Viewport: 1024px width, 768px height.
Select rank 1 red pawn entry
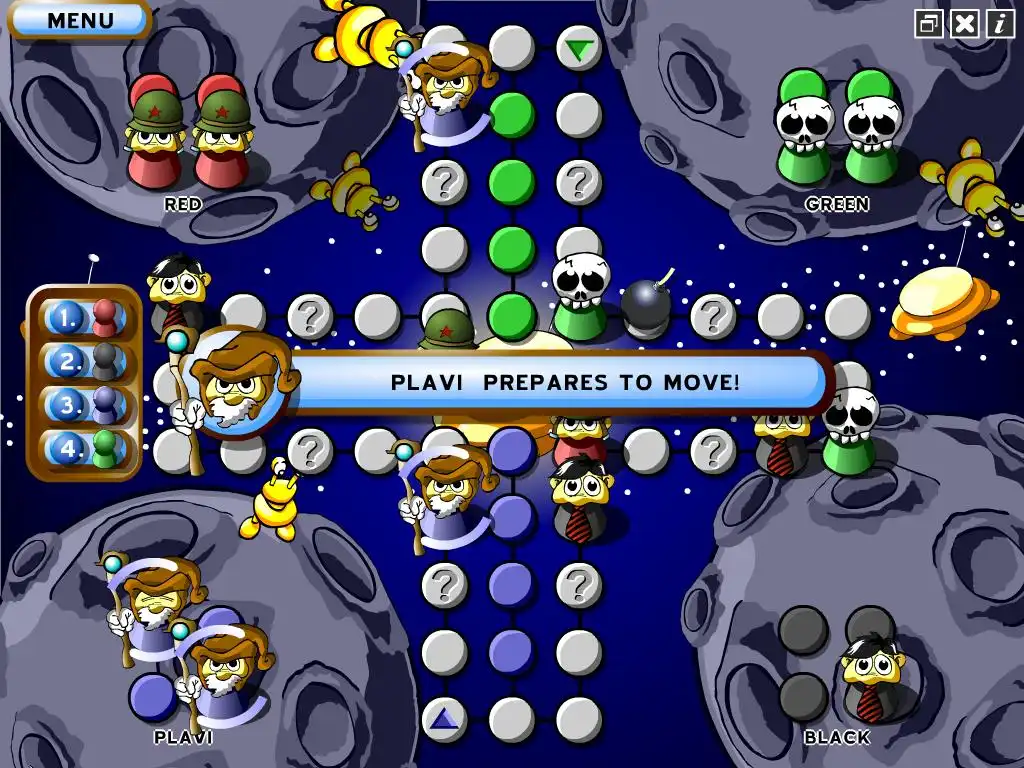85,318
